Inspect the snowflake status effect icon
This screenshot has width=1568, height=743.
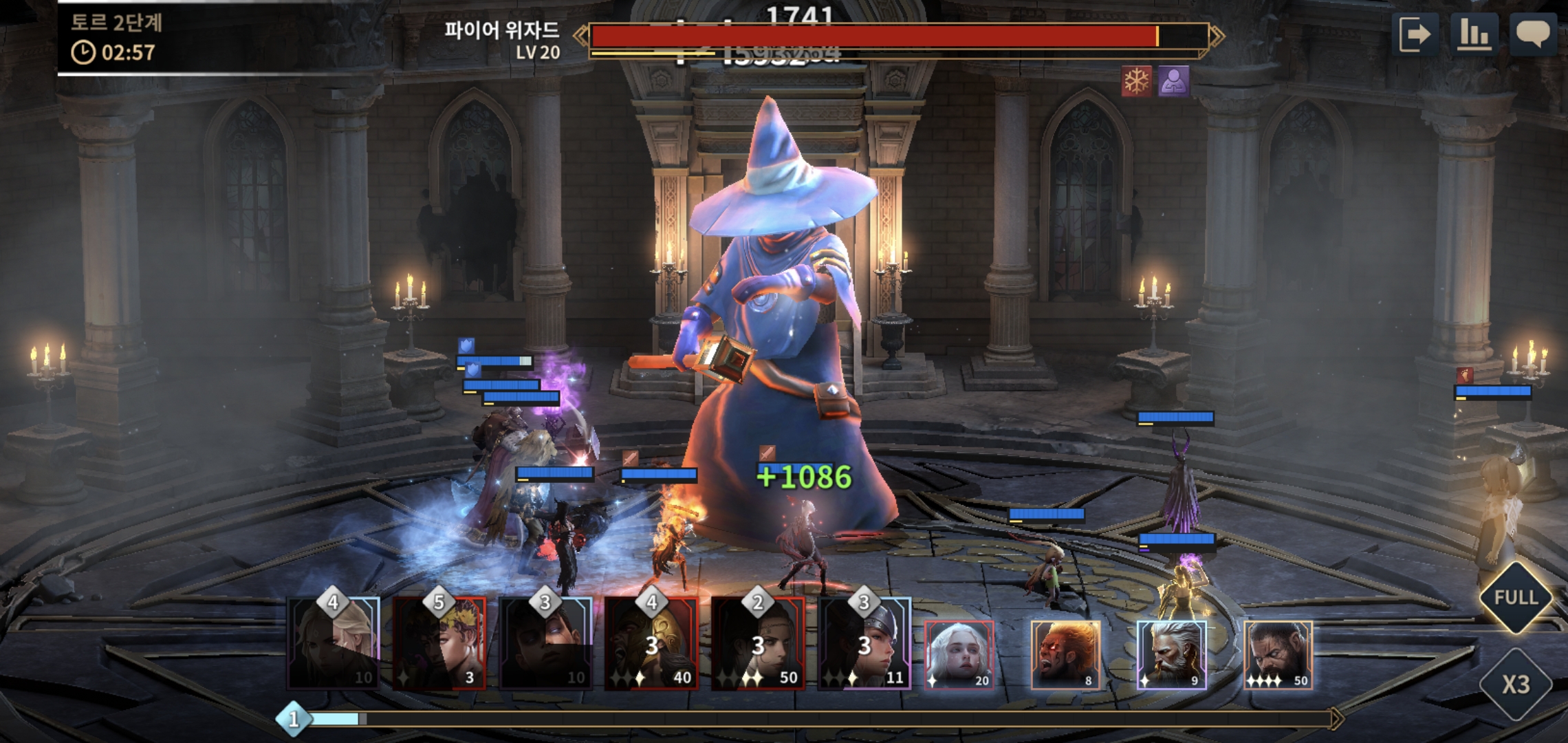[x=1136, y=81]
